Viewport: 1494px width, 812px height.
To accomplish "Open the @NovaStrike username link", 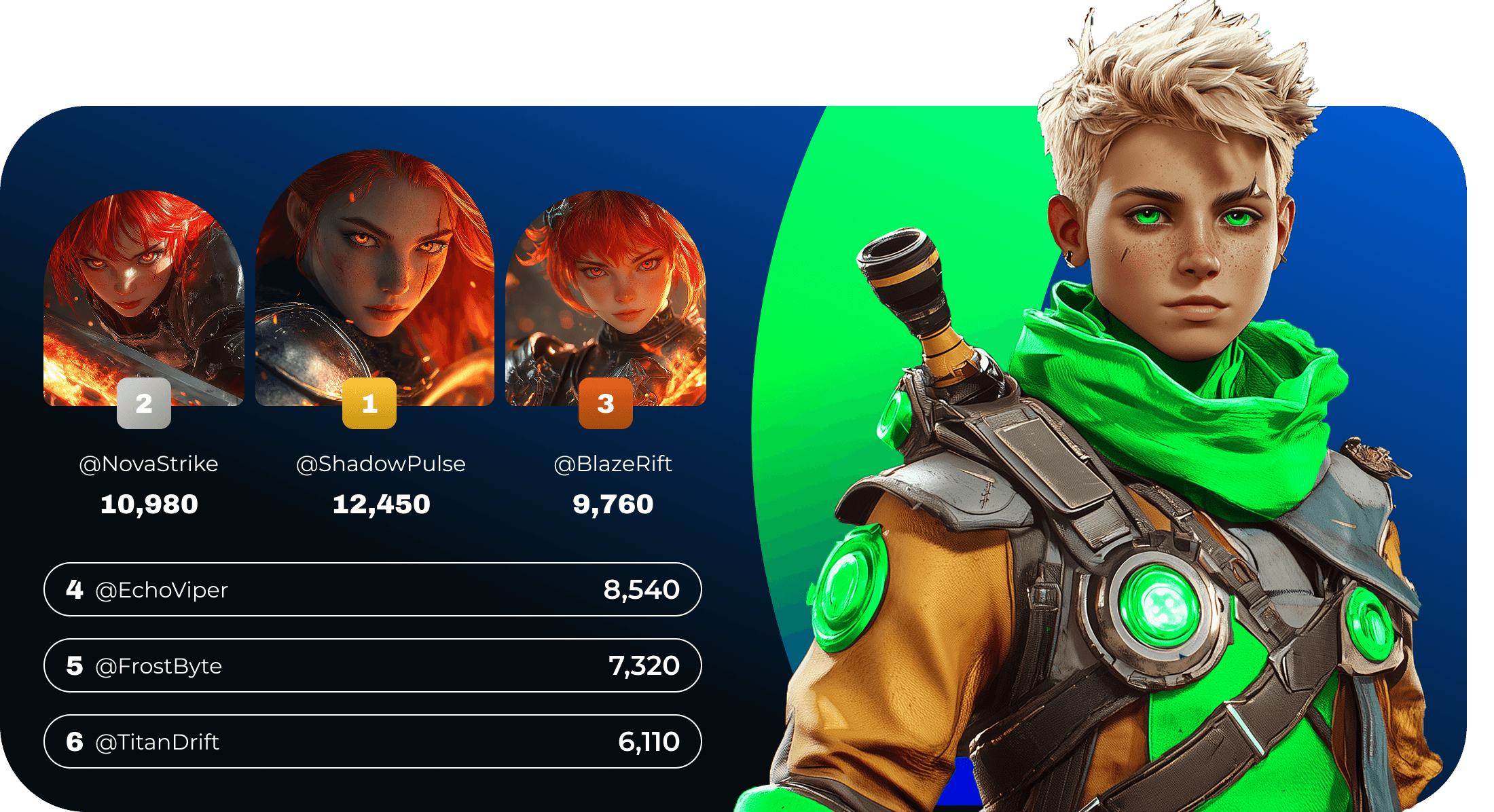I will coord(149,464).
